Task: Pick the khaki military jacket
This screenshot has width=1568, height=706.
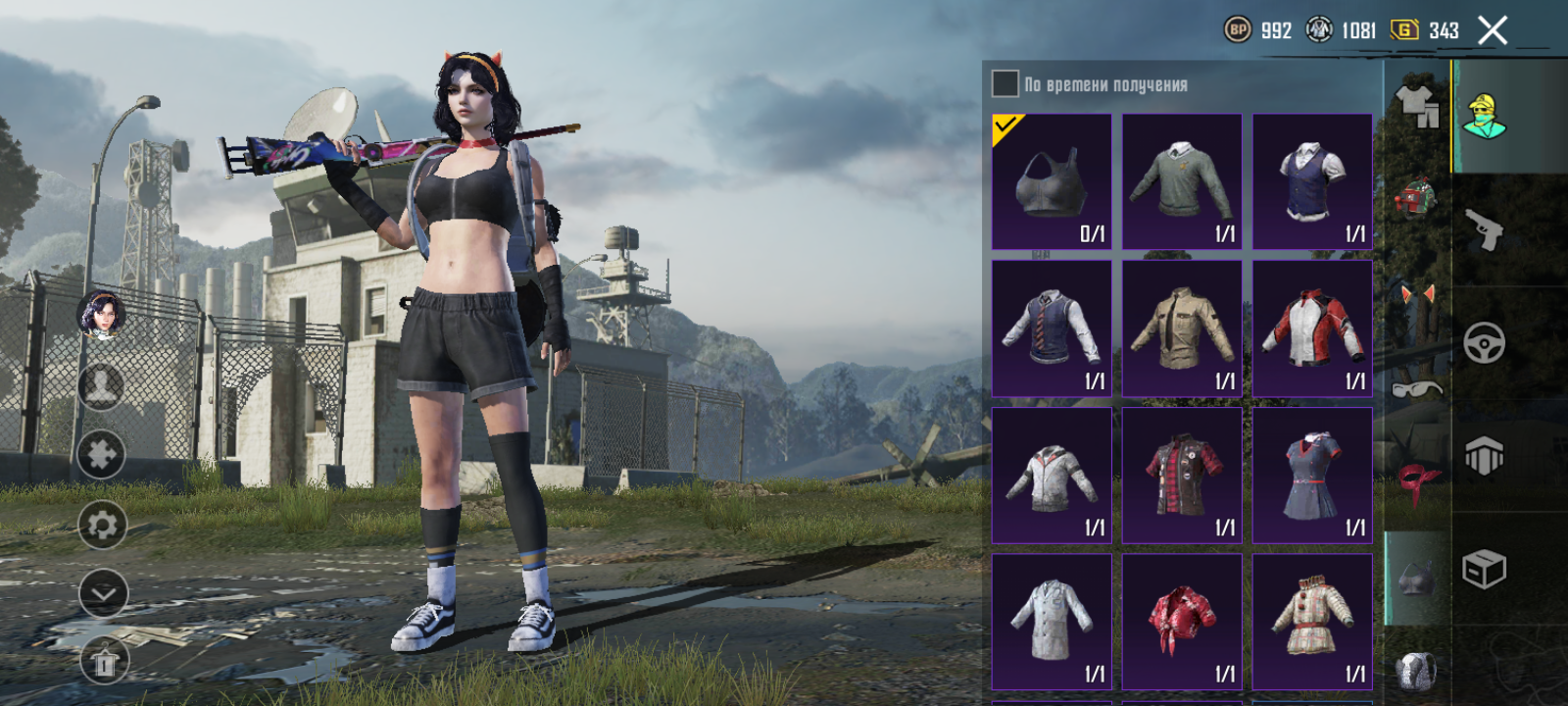Action: (x=1182, y=328)
